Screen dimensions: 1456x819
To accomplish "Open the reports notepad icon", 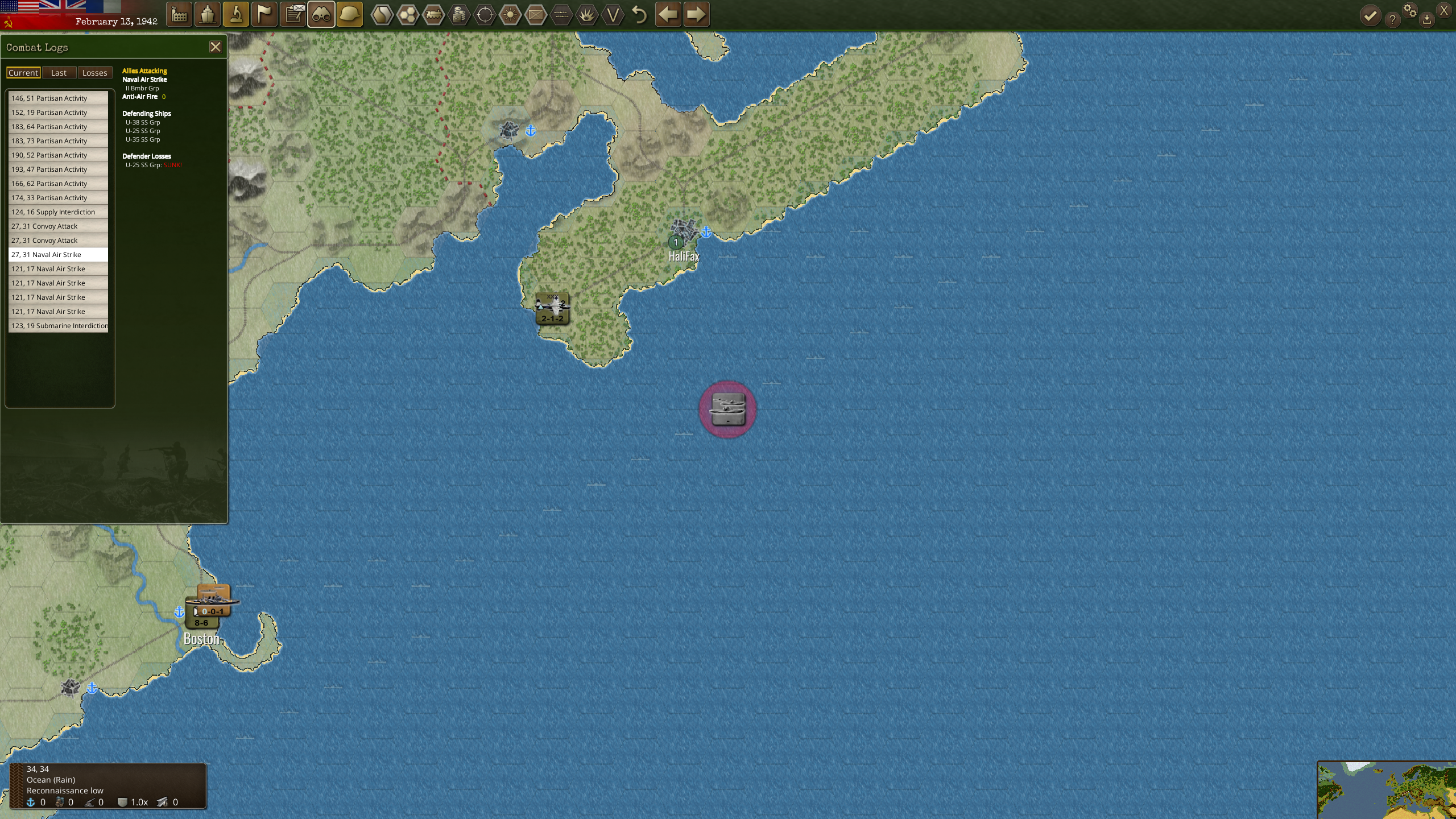I will (292, 14).
